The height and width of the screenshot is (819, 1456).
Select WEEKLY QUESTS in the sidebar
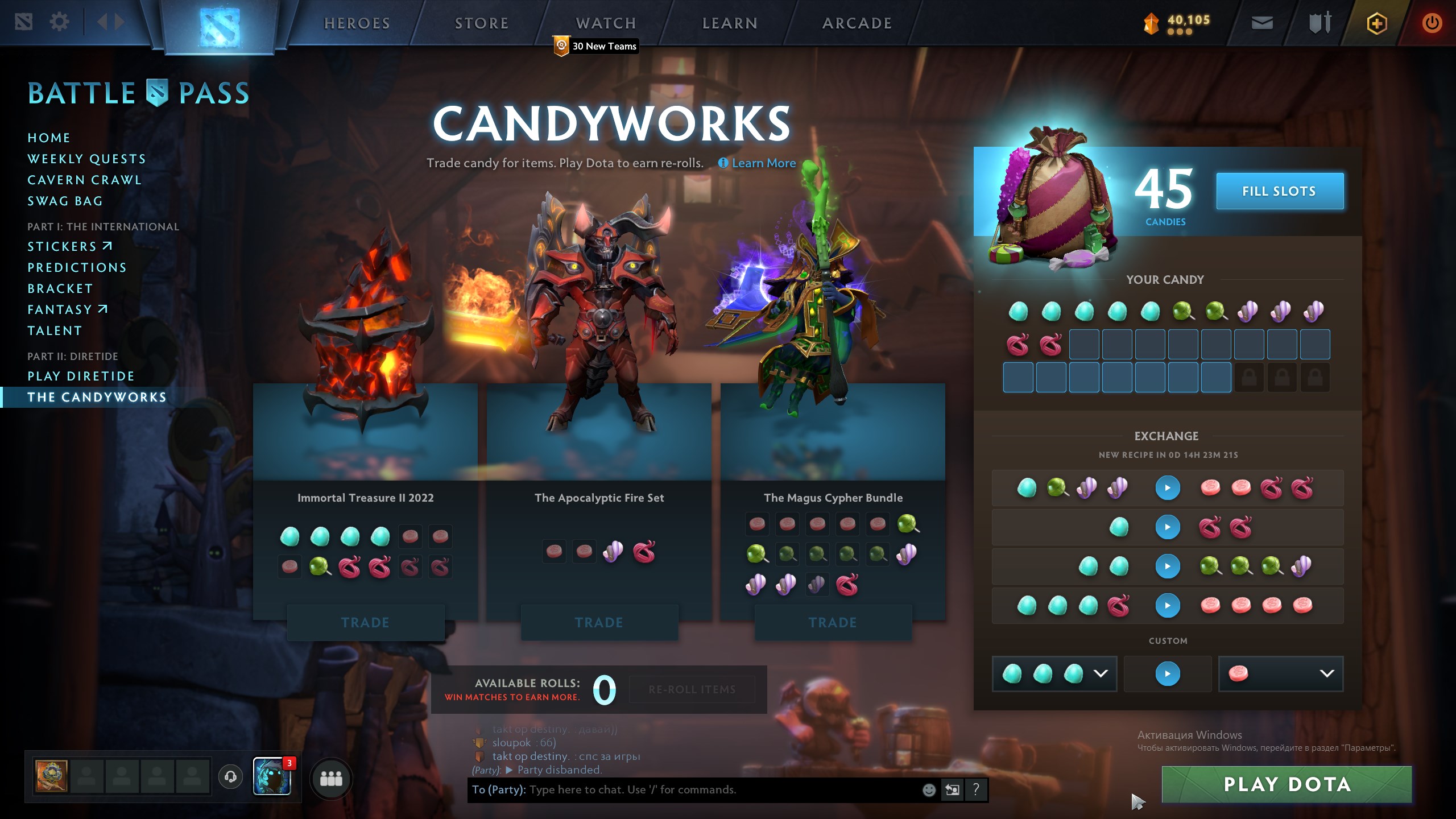(86, 159)
